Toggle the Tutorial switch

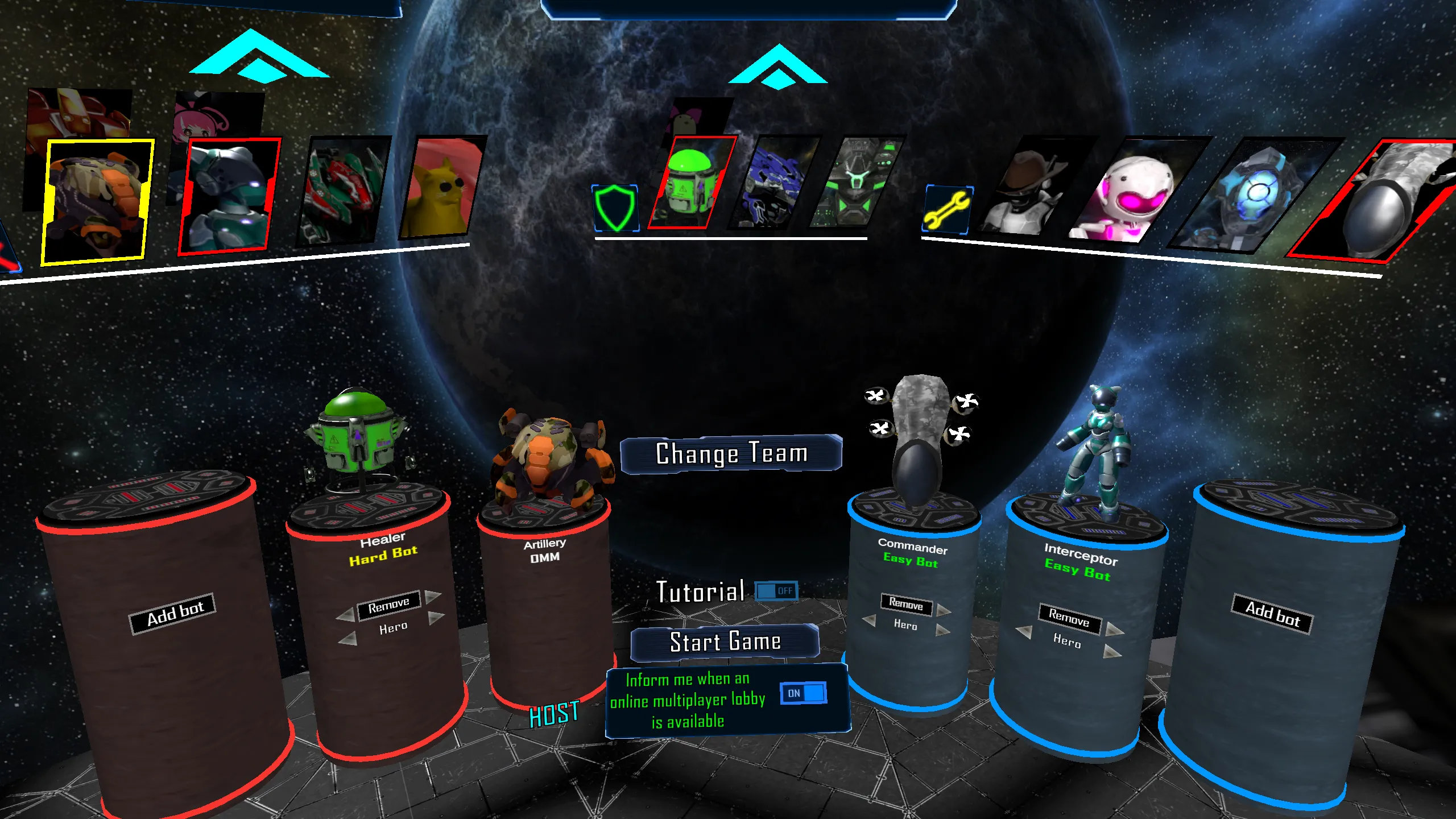(776, 591)
